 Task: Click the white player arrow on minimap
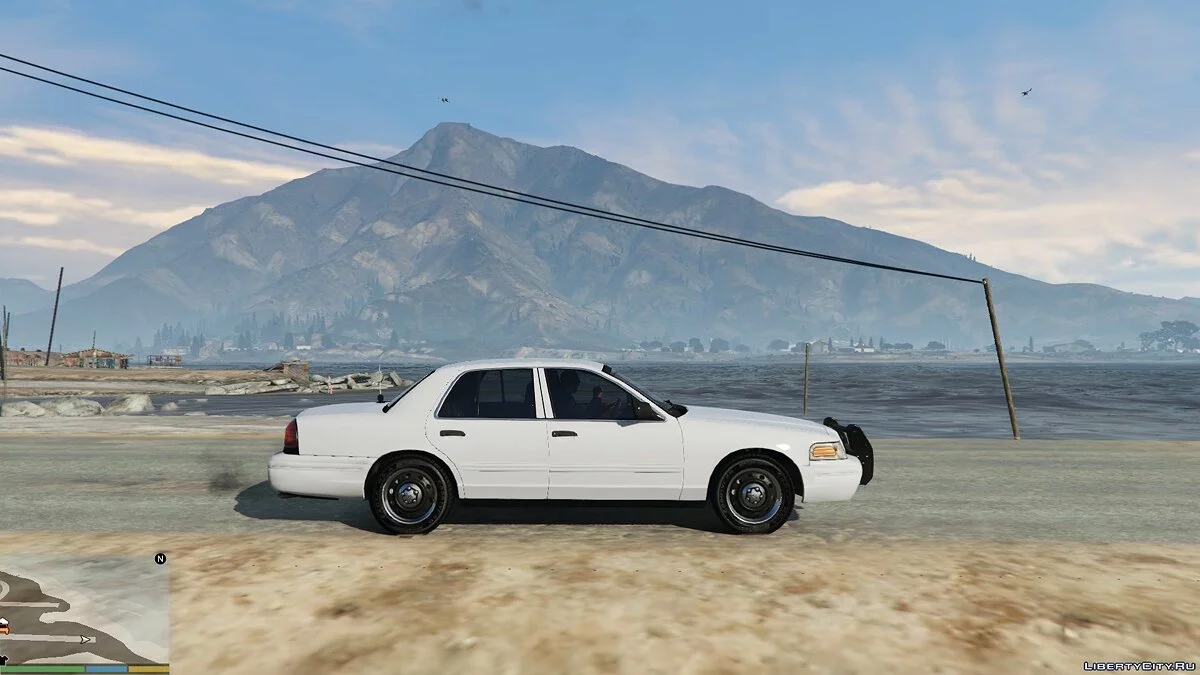86,639
